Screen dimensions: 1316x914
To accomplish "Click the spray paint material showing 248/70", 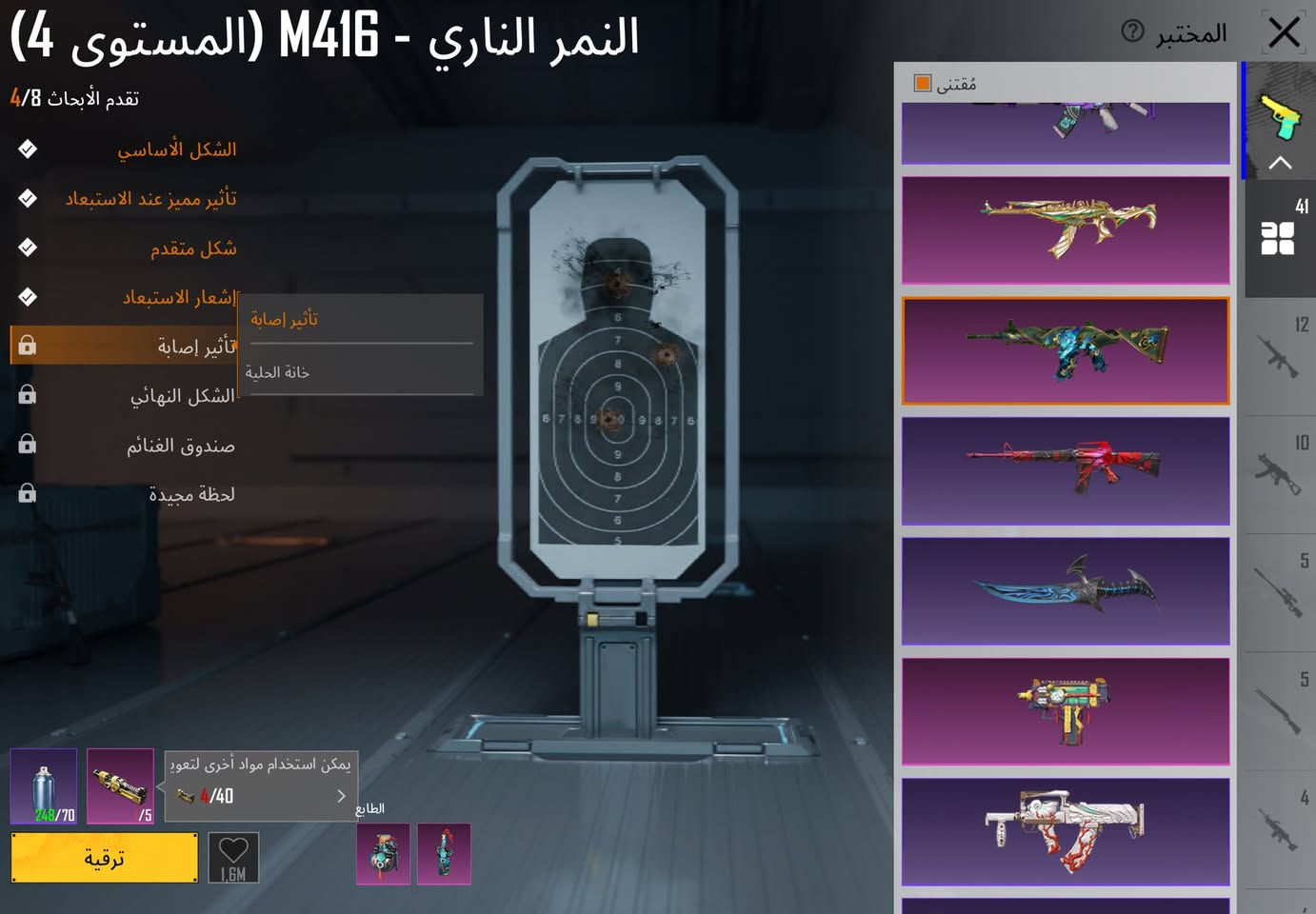I will tap(42, 785).
